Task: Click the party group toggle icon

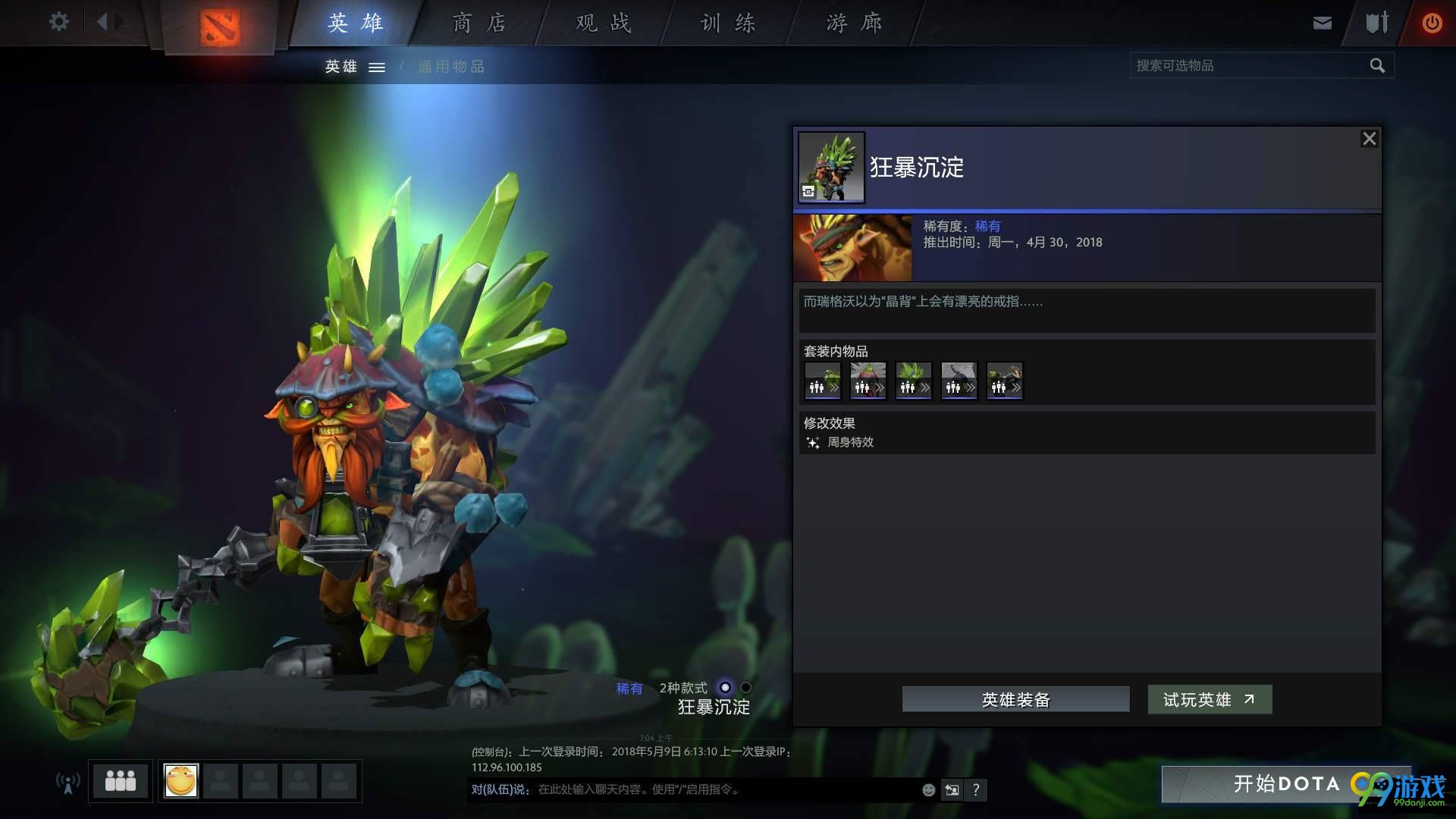Action: pos(120,780)
